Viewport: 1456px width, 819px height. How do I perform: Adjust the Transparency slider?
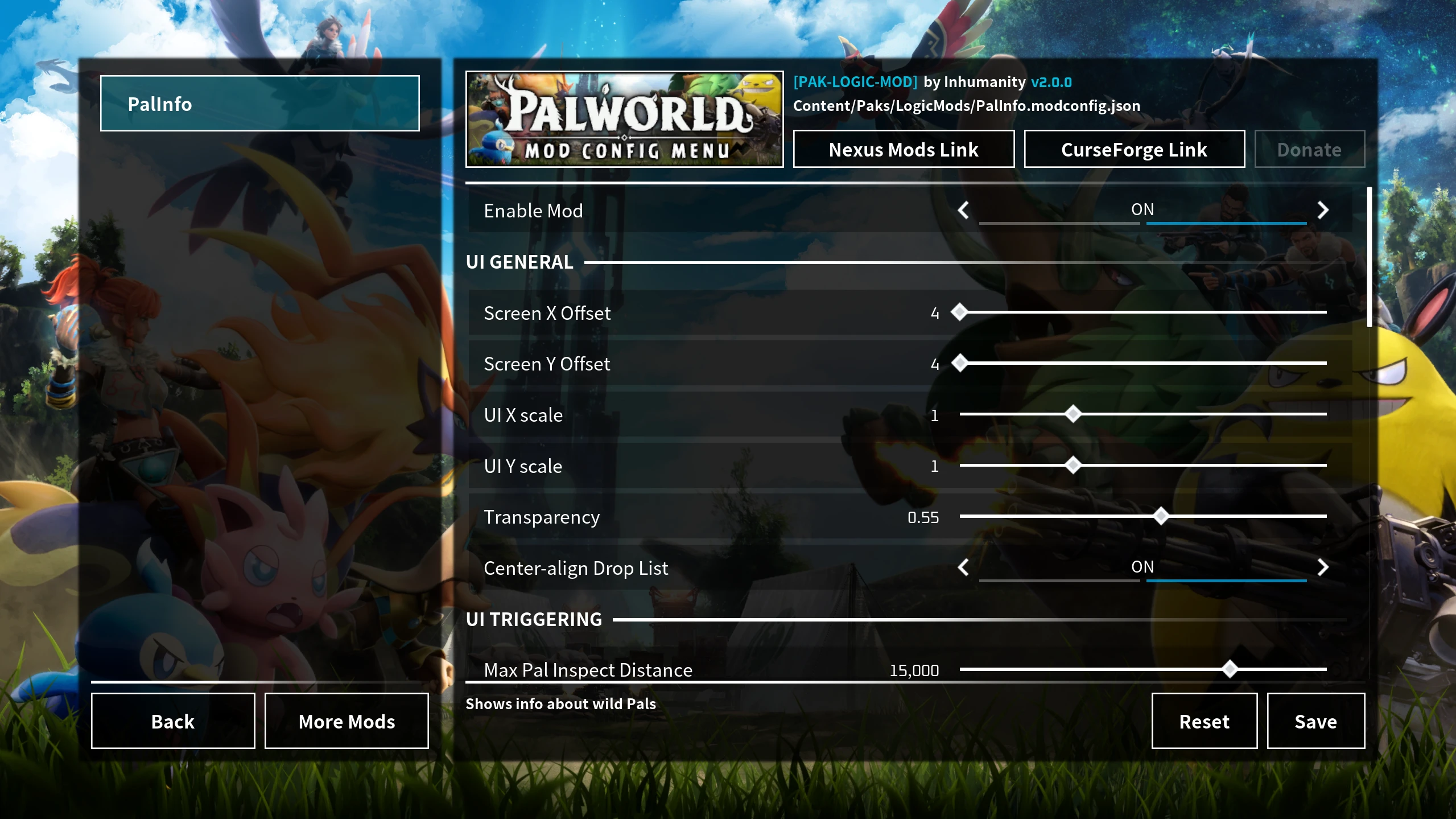[x=1160, y=516]
